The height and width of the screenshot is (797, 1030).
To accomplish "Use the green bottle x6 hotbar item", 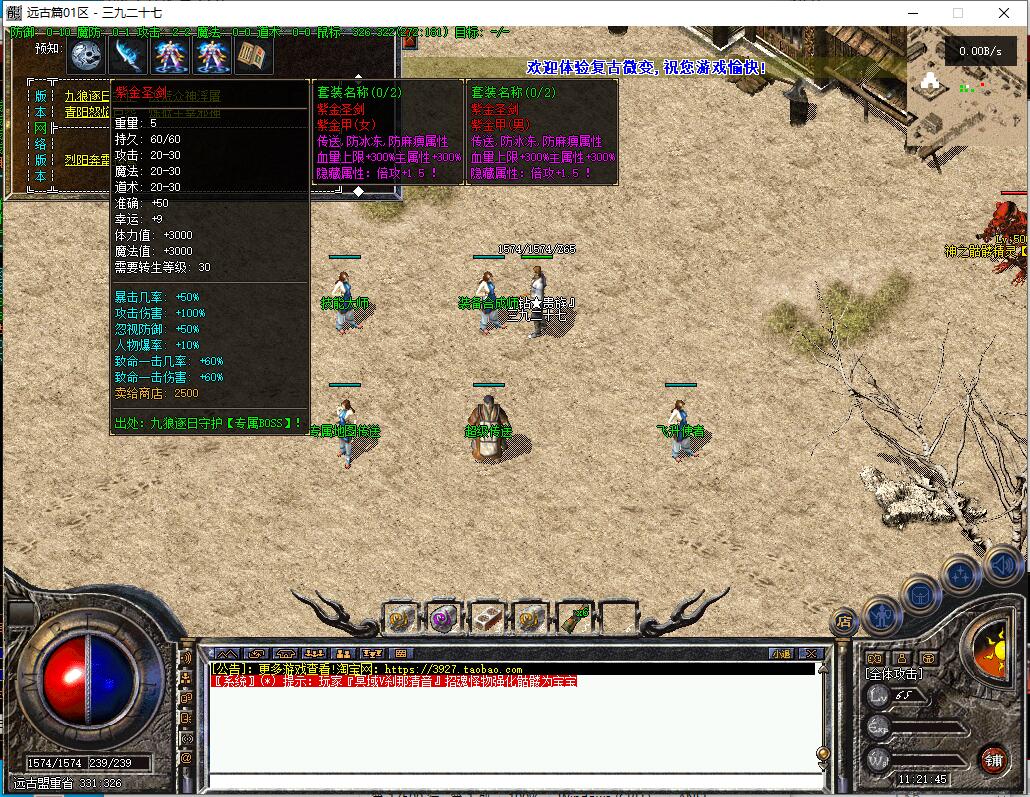I will pyautogui.click(x=573, y=619).
